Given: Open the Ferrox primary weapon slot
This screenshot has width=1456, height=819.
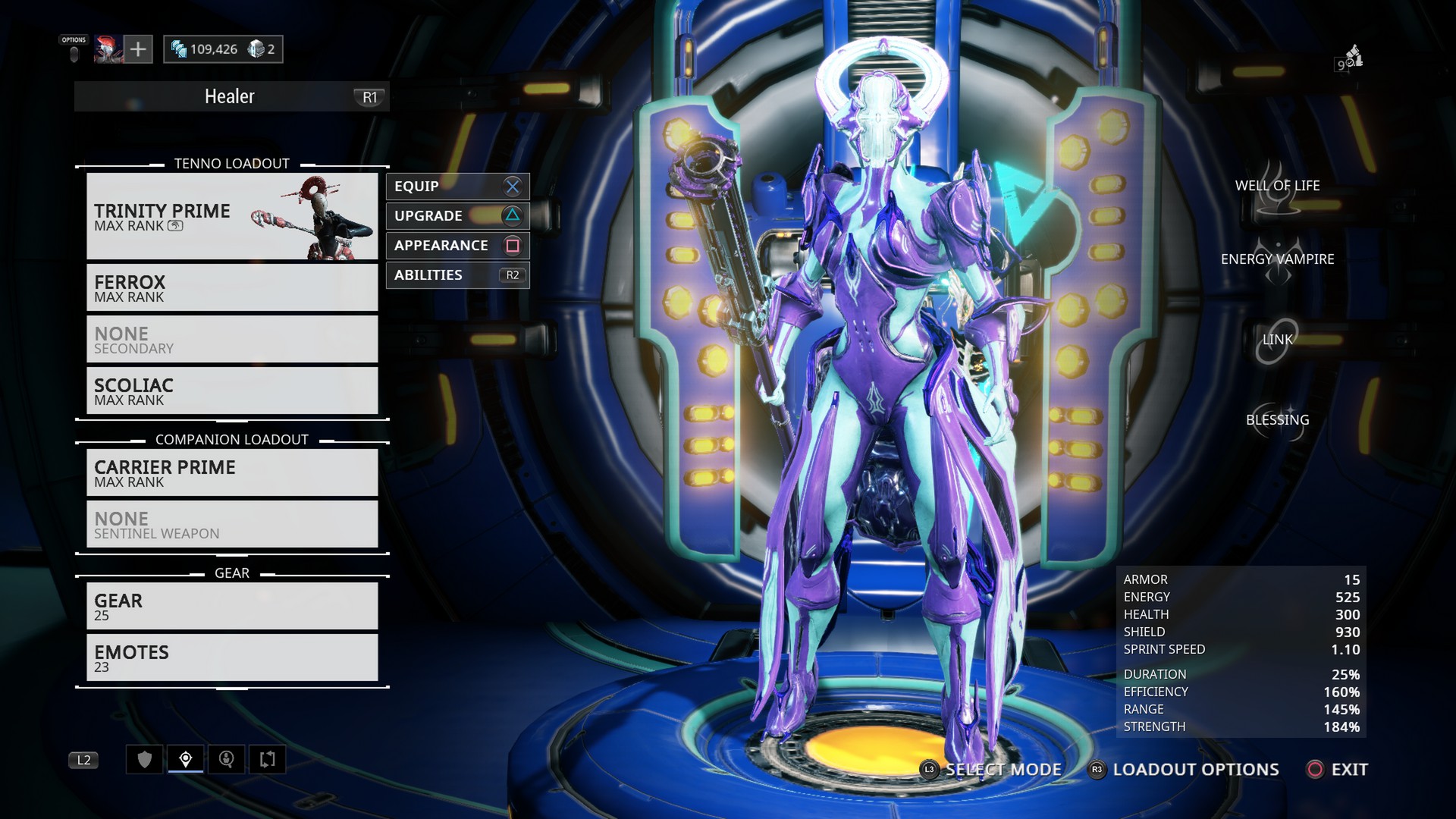Looking at the screenshot, I should 232,287.
